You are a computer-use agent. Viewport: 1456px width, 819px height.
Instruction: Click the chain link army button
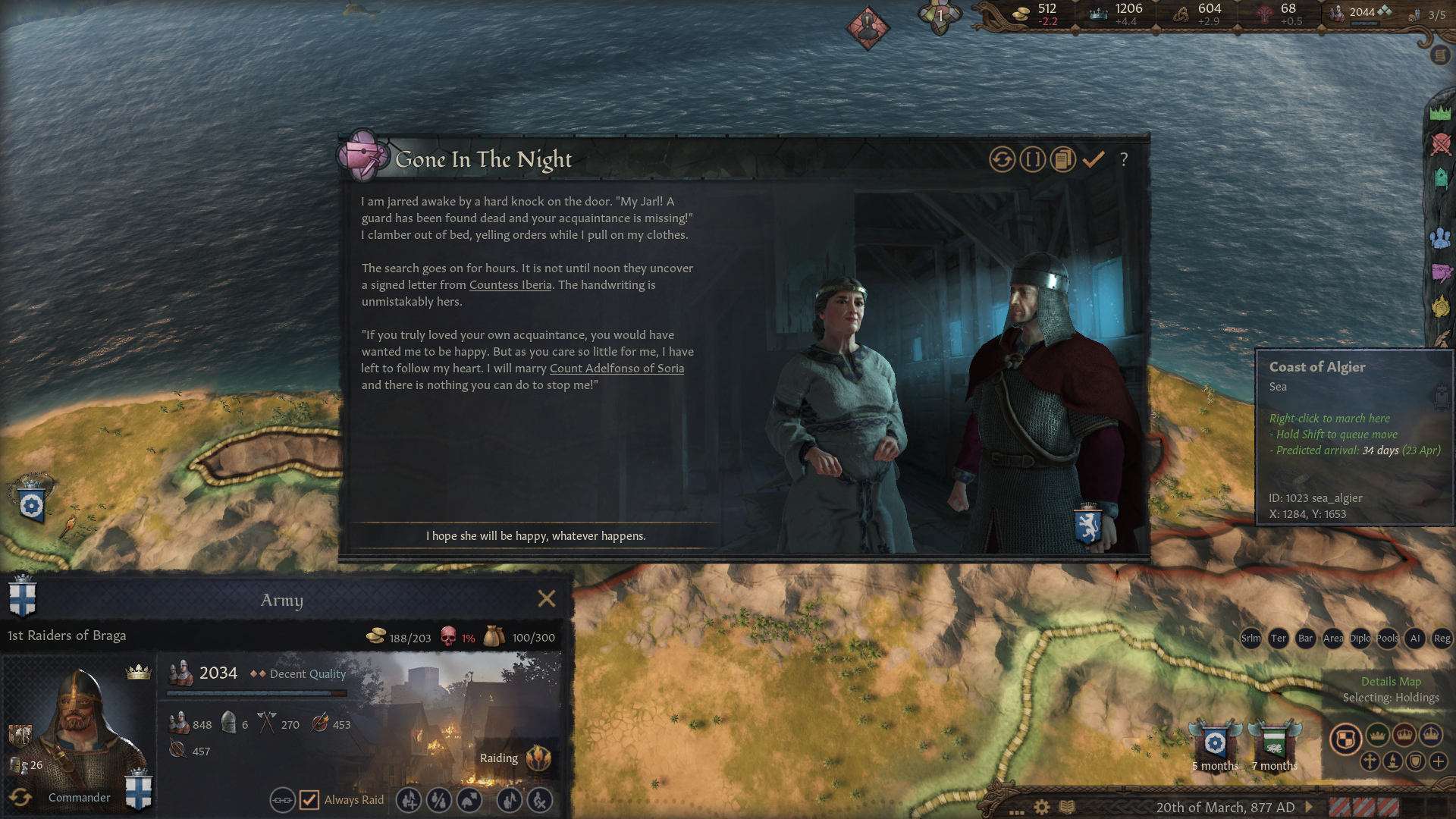tap(282, 800)
